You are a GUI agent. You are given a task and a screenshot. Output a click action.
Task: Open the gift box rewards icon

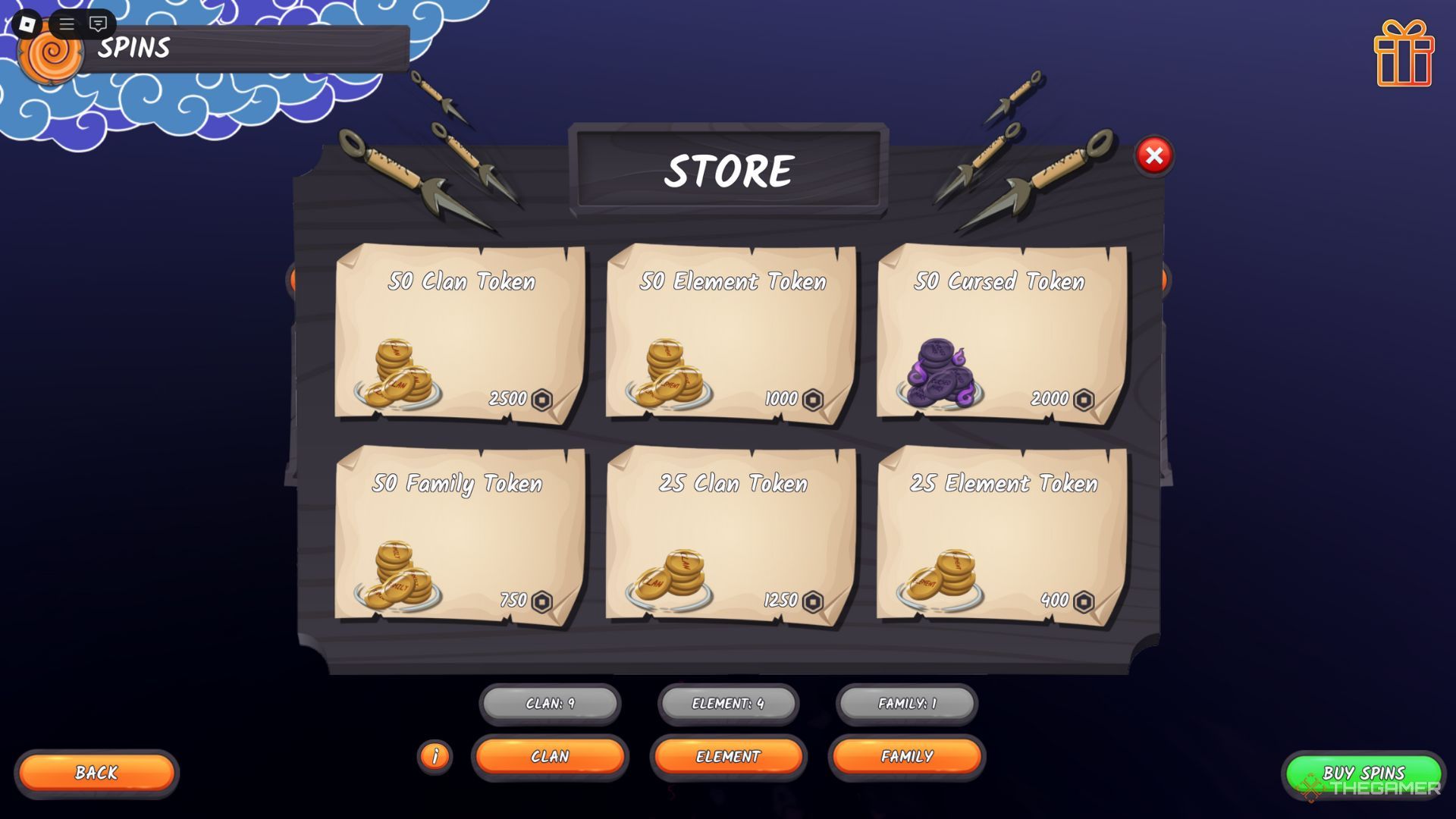[1404, 53]
